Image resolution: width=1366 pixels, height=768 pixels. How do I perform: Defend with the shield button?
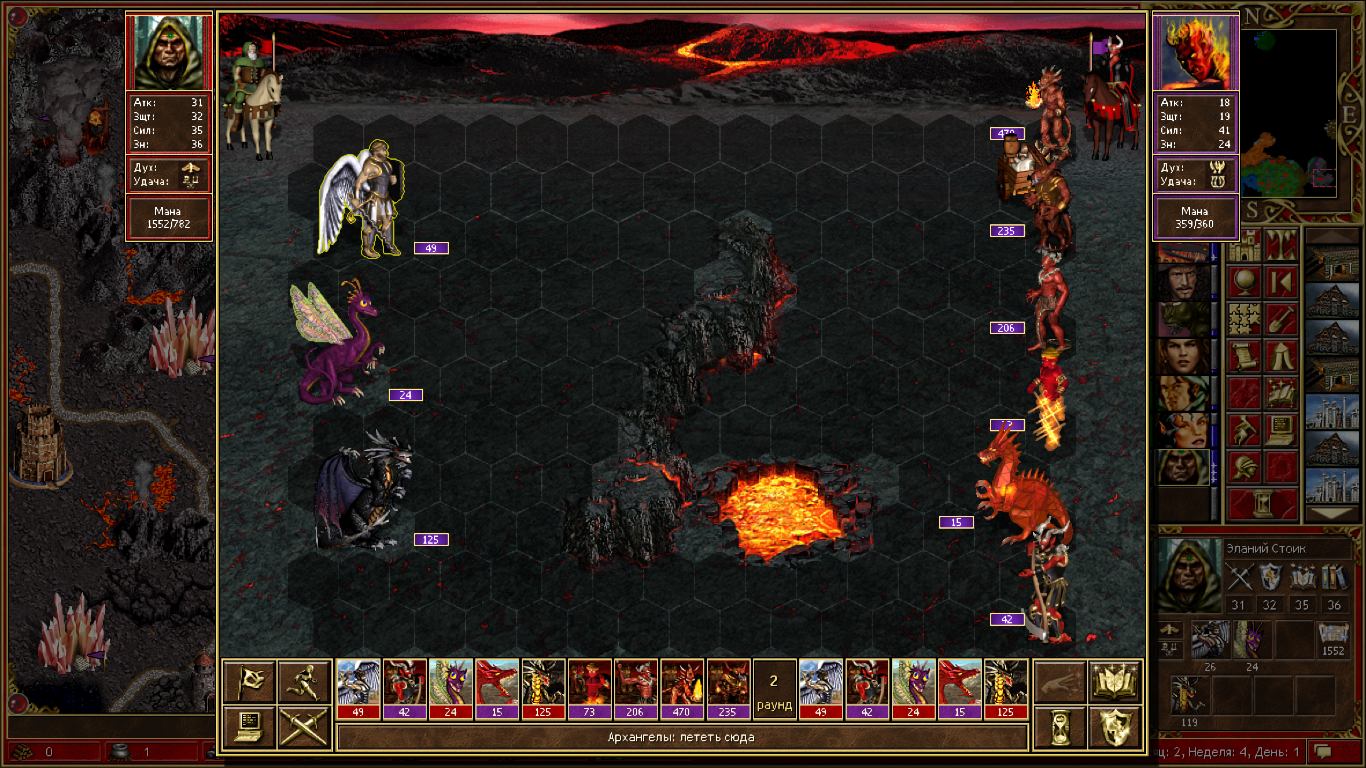pyautogui.click(x=1116, y=727)
